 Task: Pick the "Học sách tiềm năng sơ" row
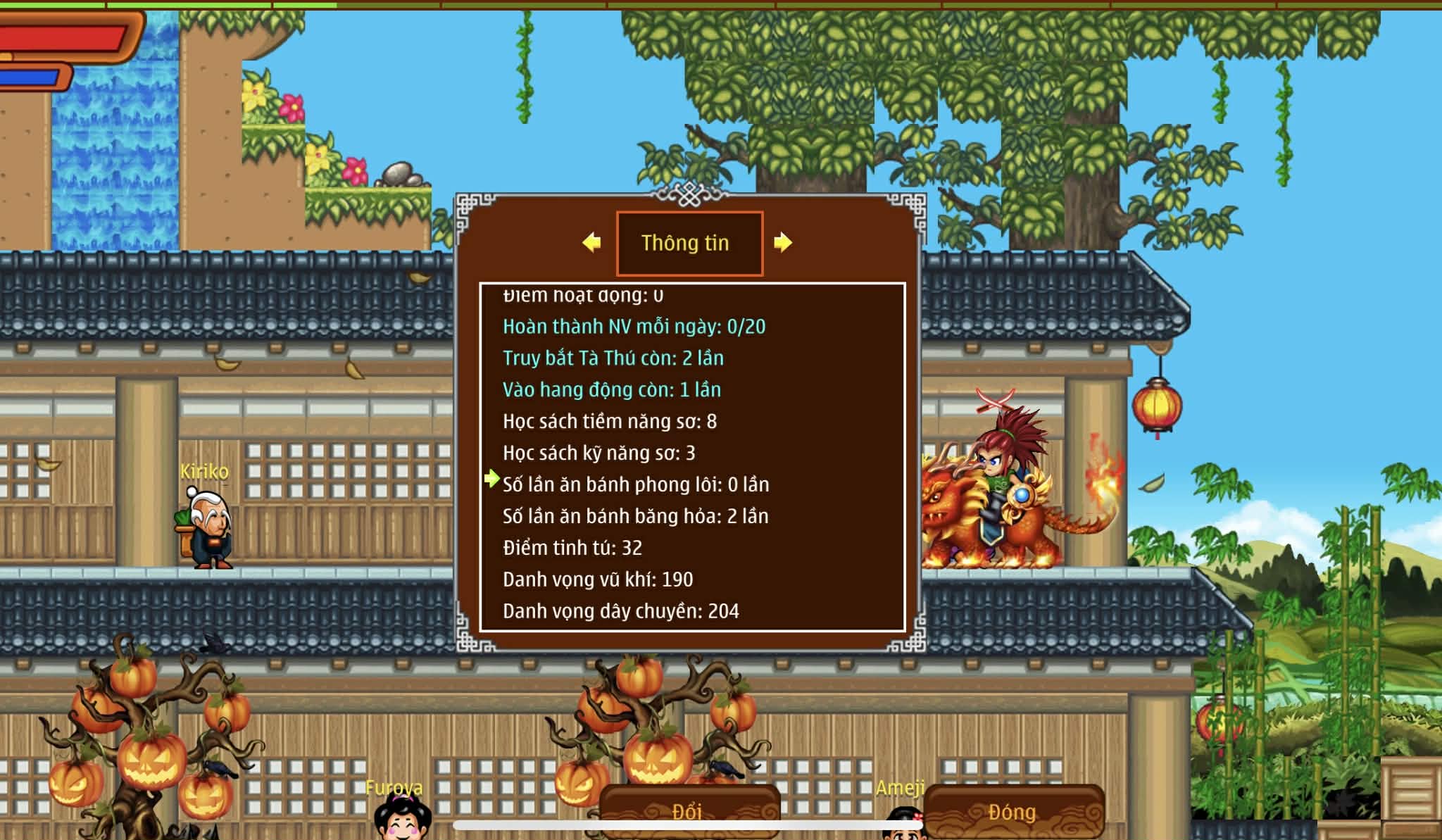(609, 422)
